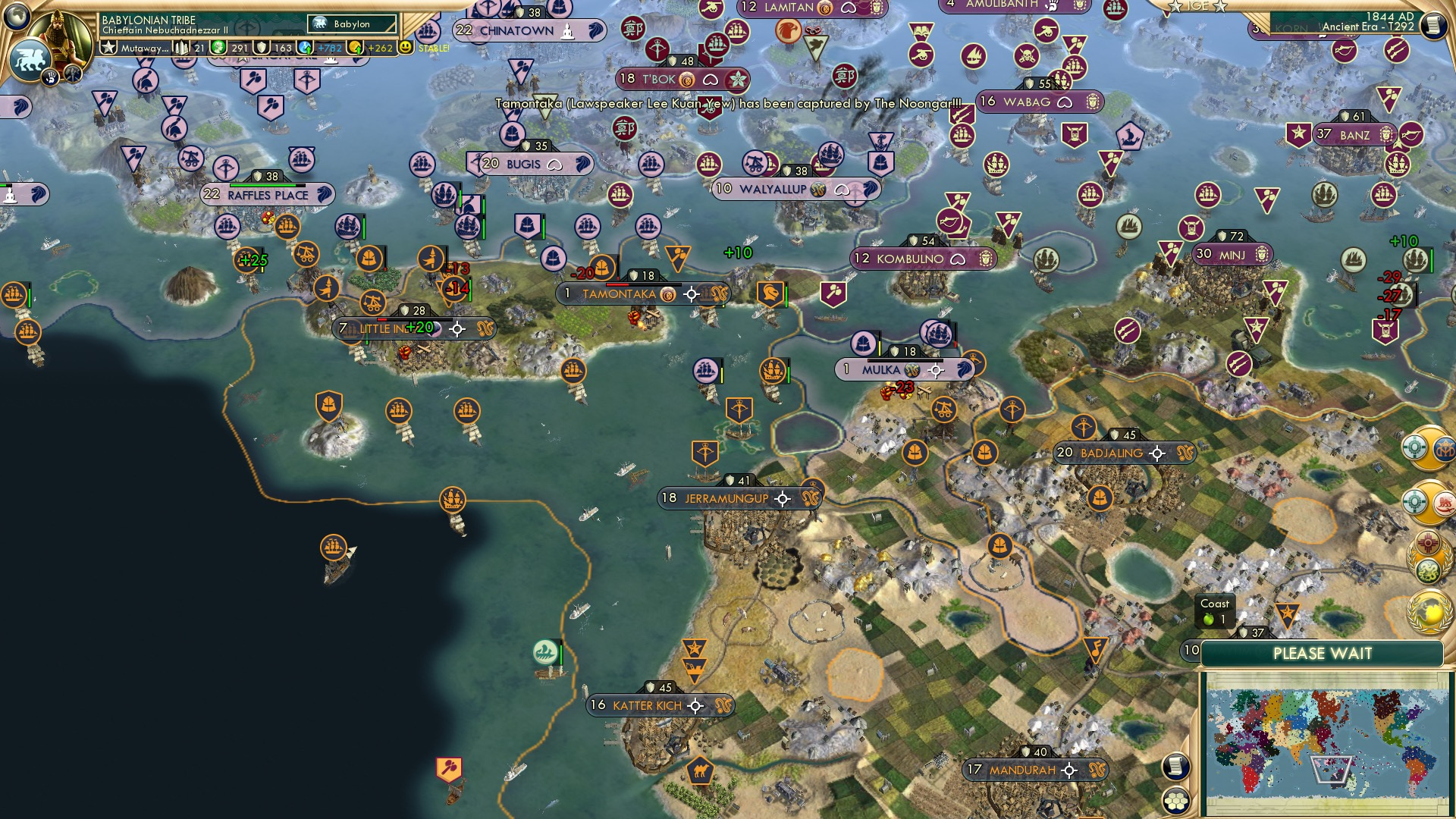Image resolution: width=1456 pixels, height=819 pixels.
Task: Open the Babylon civilization dropdown banner
Action: coord(351,24)
